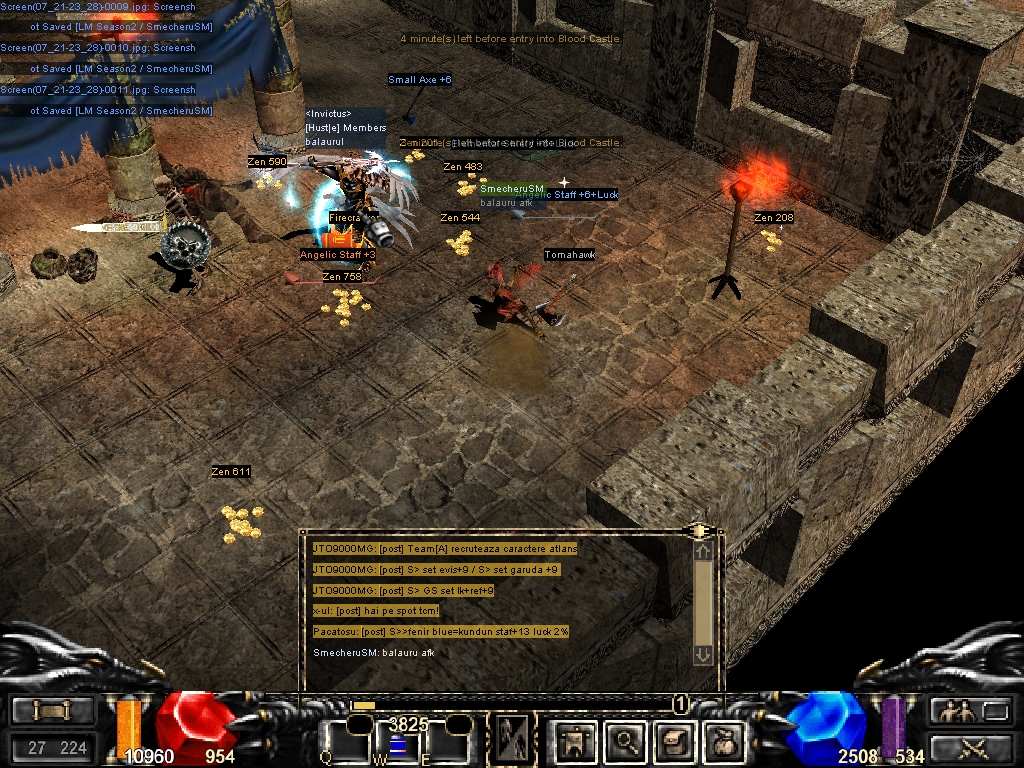Viewport: 1024px width, 768px height.
Task: Select x-ul's "hai pe spot tcm!" chat post
Action: pyautogui.click(x=376, y=611)
